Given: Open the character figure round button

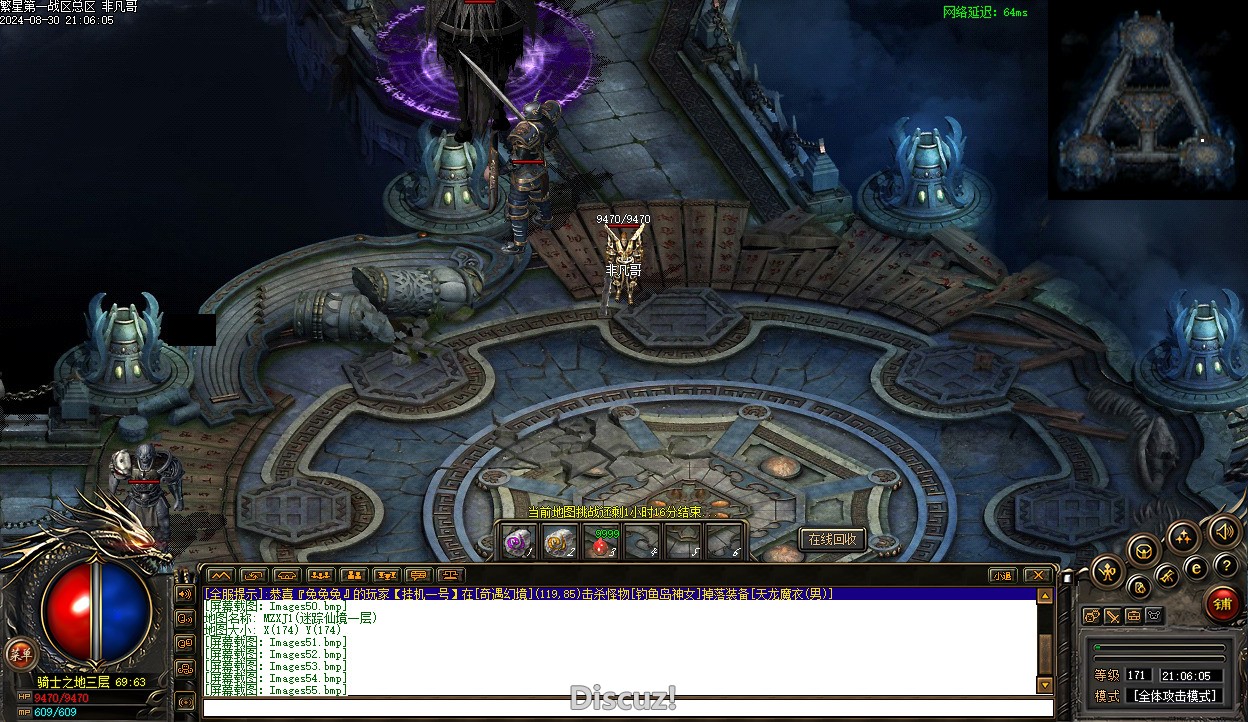Looking at the screenshot, I should point(1108,573).
